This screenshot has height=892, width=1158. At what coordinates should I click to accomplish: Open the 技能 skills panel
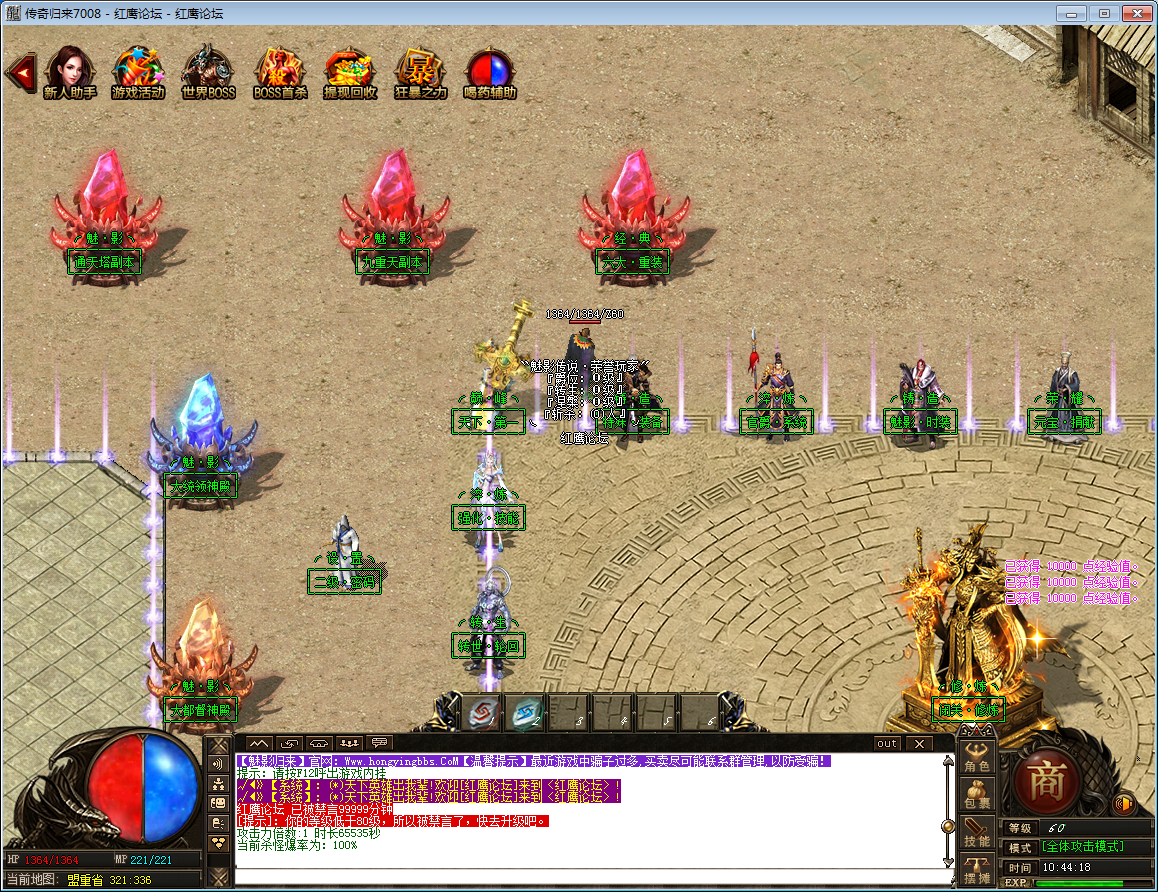976,834
